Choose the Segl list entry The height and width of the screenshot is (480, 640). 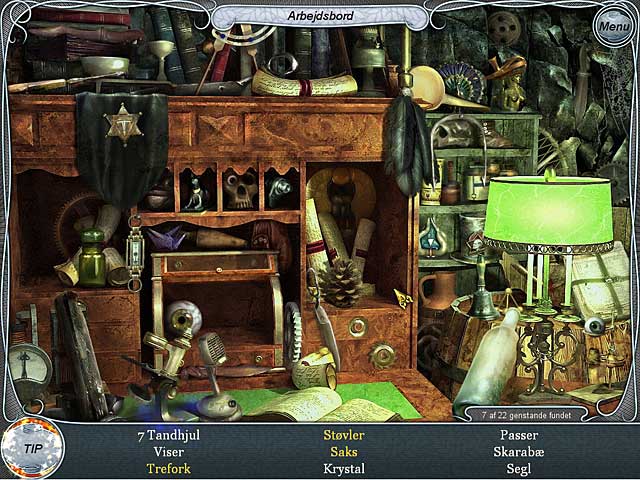(518, 469)
